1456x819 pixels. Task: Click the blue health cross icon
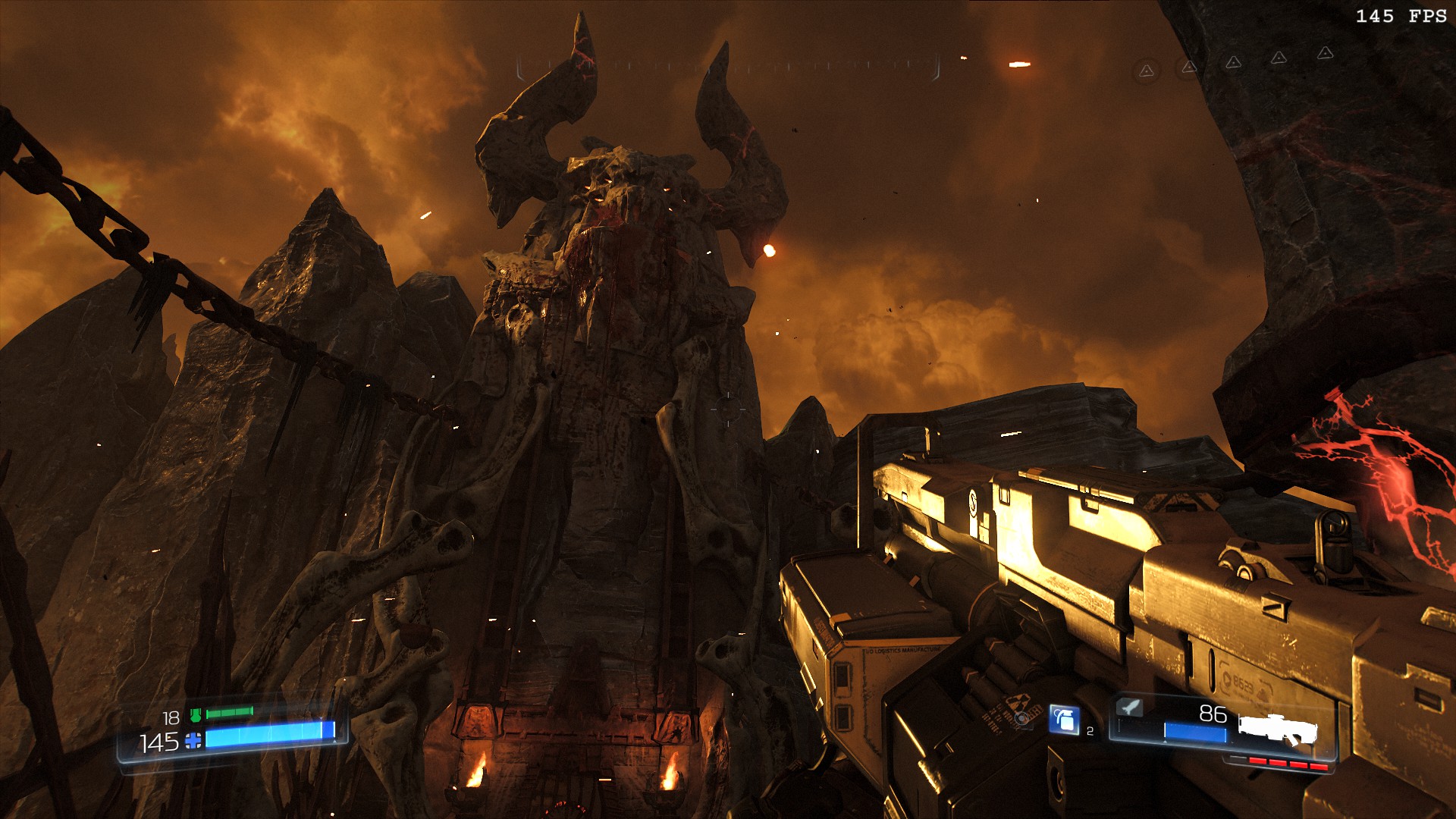click(193, 741)
